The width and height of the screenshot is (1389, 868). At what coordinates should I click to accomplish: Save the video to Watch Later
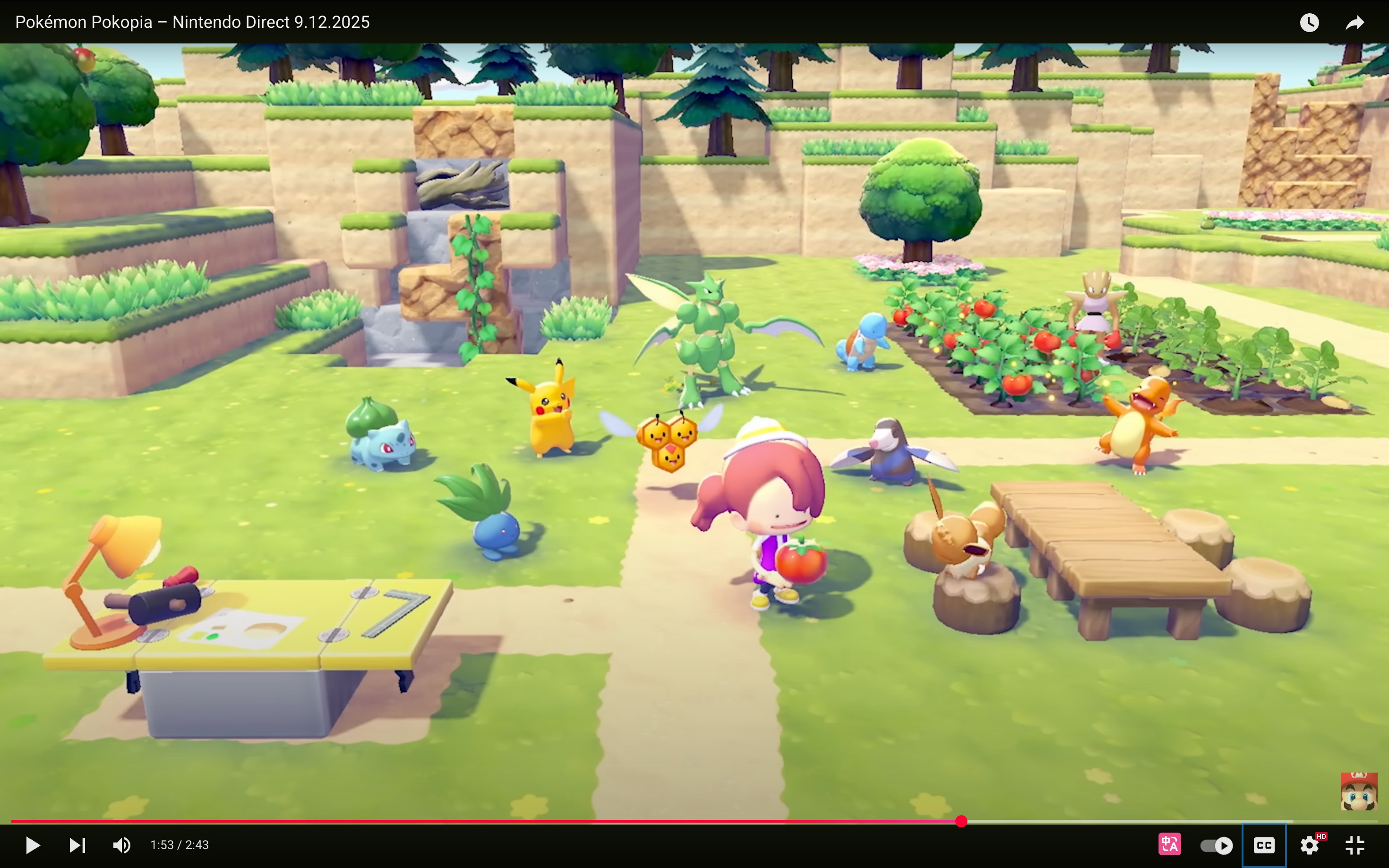tap(1310, 22)
